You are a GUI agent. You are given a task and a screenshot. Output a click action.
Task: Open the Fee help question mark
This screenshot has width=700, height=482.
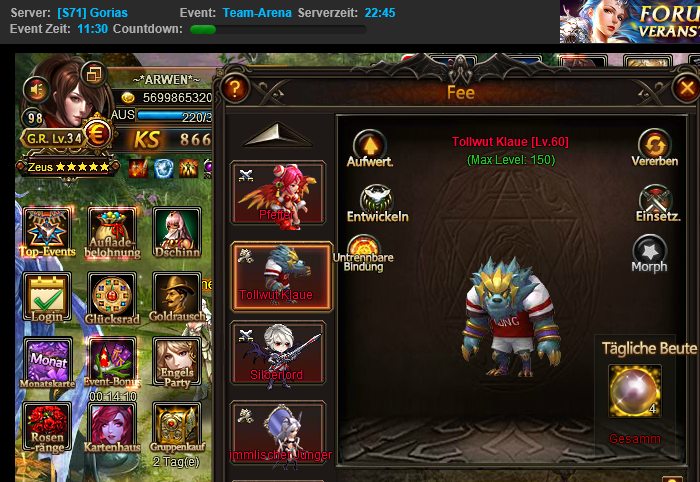[234, 88]
